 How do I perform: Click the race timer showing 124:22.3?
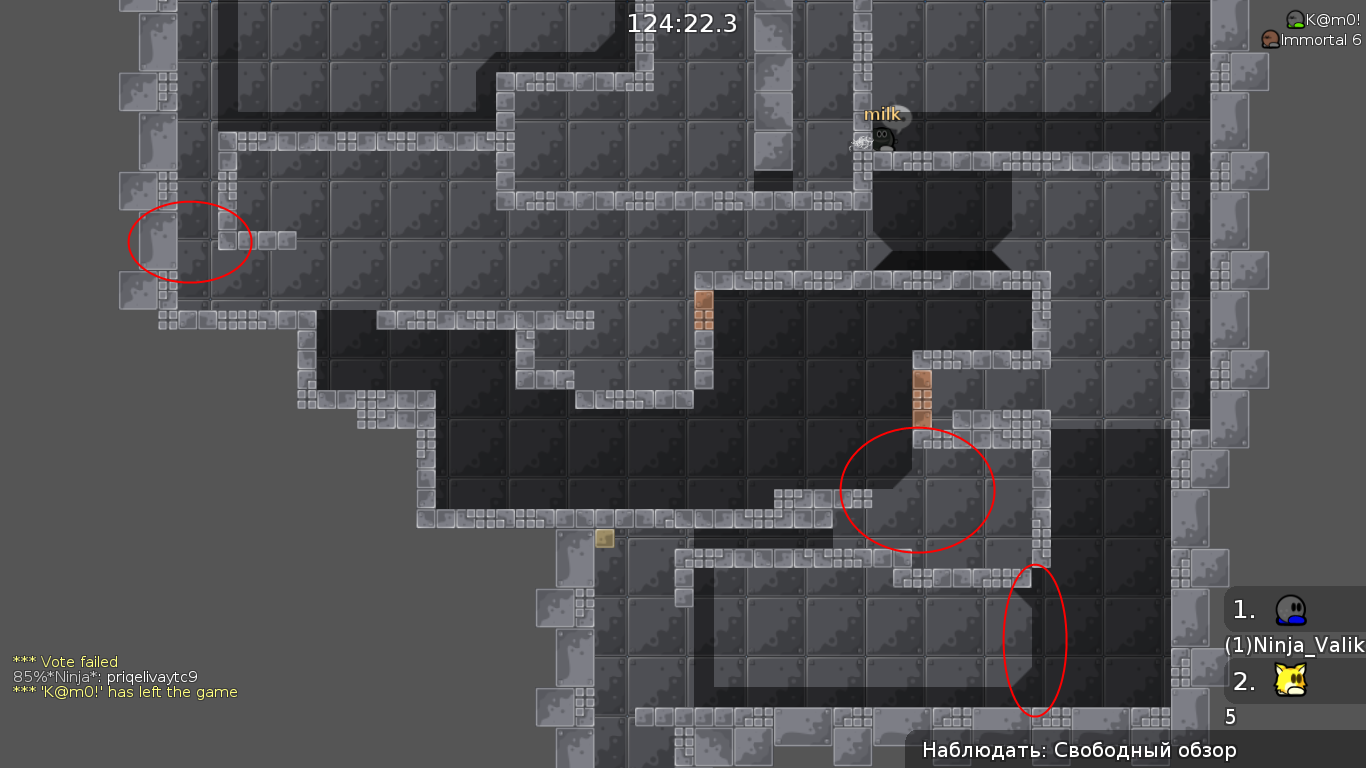pyautogui.click(x=681, y=22)
